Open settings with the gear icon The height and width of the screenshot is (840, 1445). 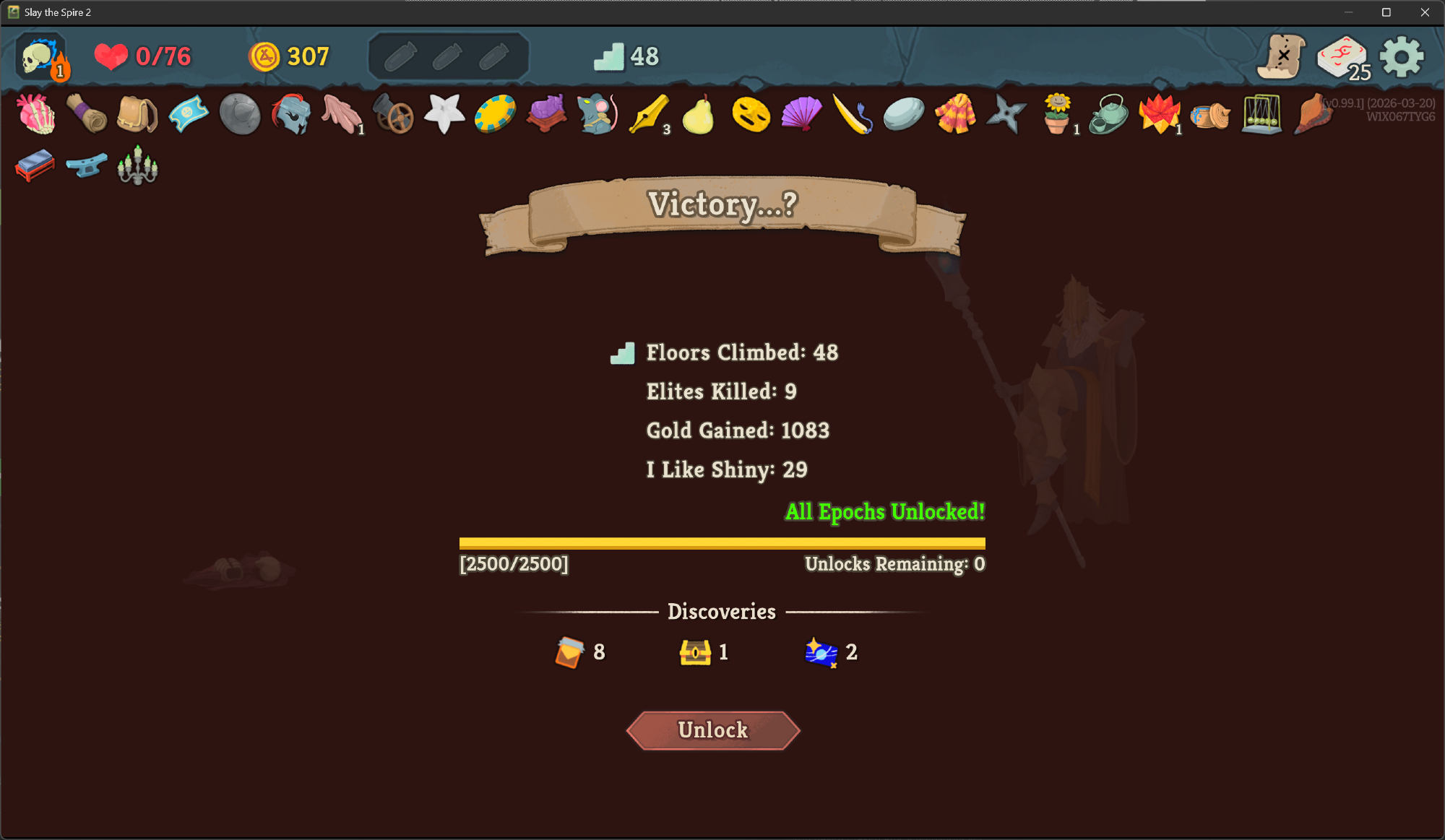point(1401,56)
